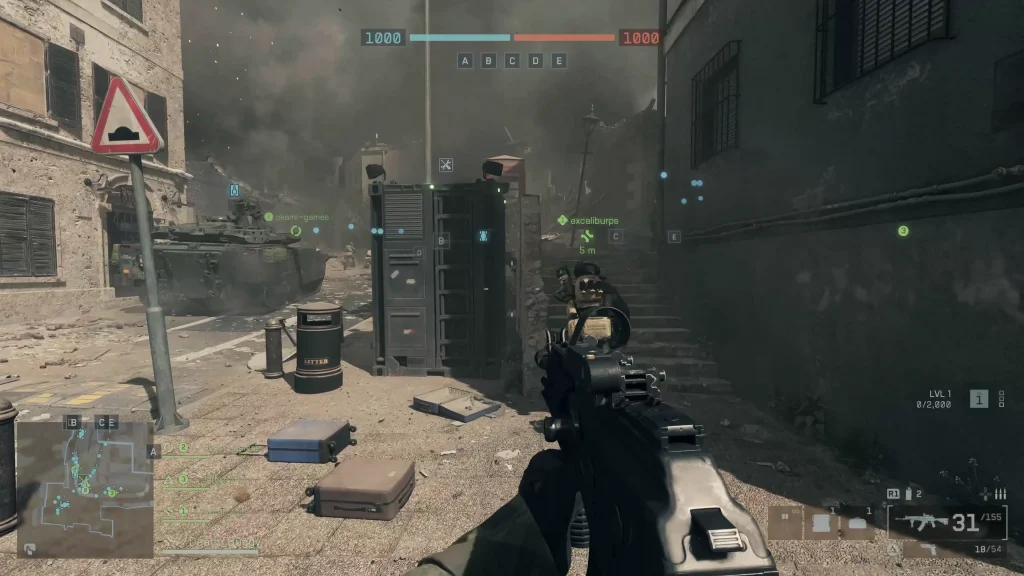Click the small icon in the minimap's corner
1024x576 pixels.
pos(30,547)
